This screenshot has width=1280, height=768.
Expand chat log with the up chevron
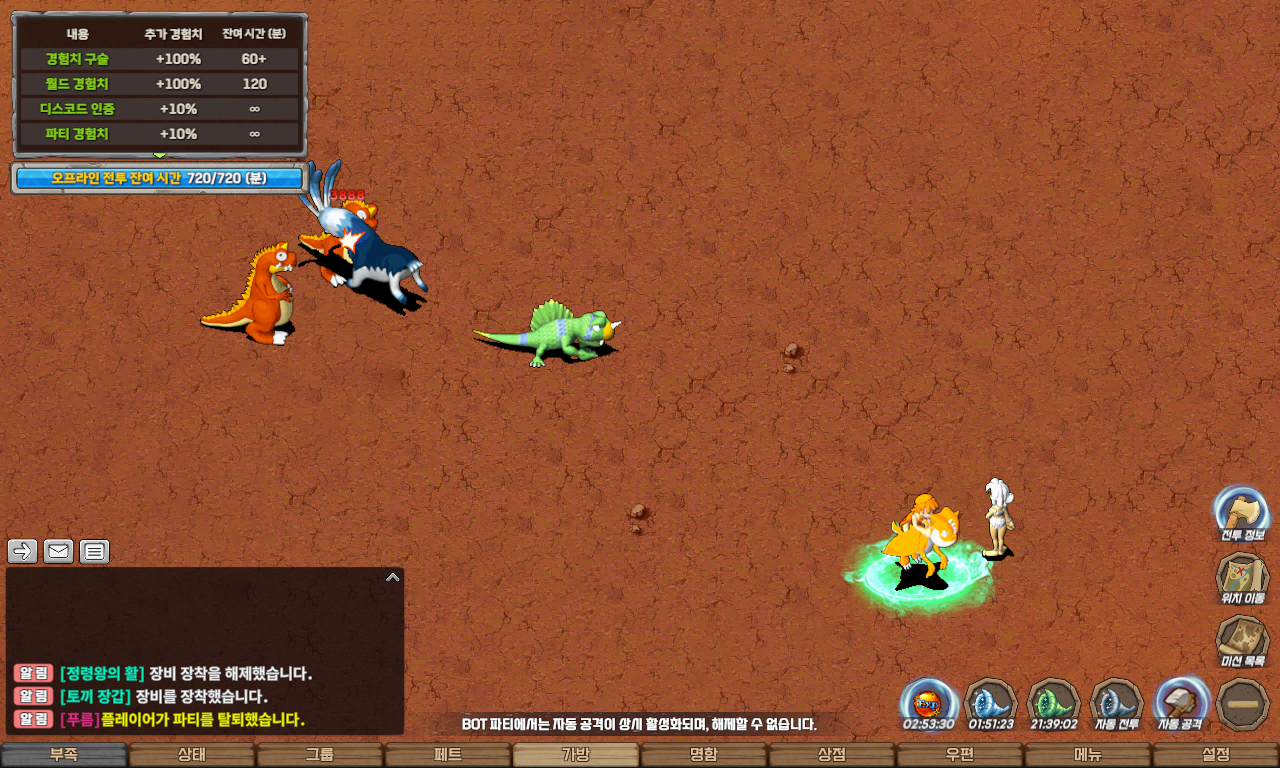click(x=393, y=577)
